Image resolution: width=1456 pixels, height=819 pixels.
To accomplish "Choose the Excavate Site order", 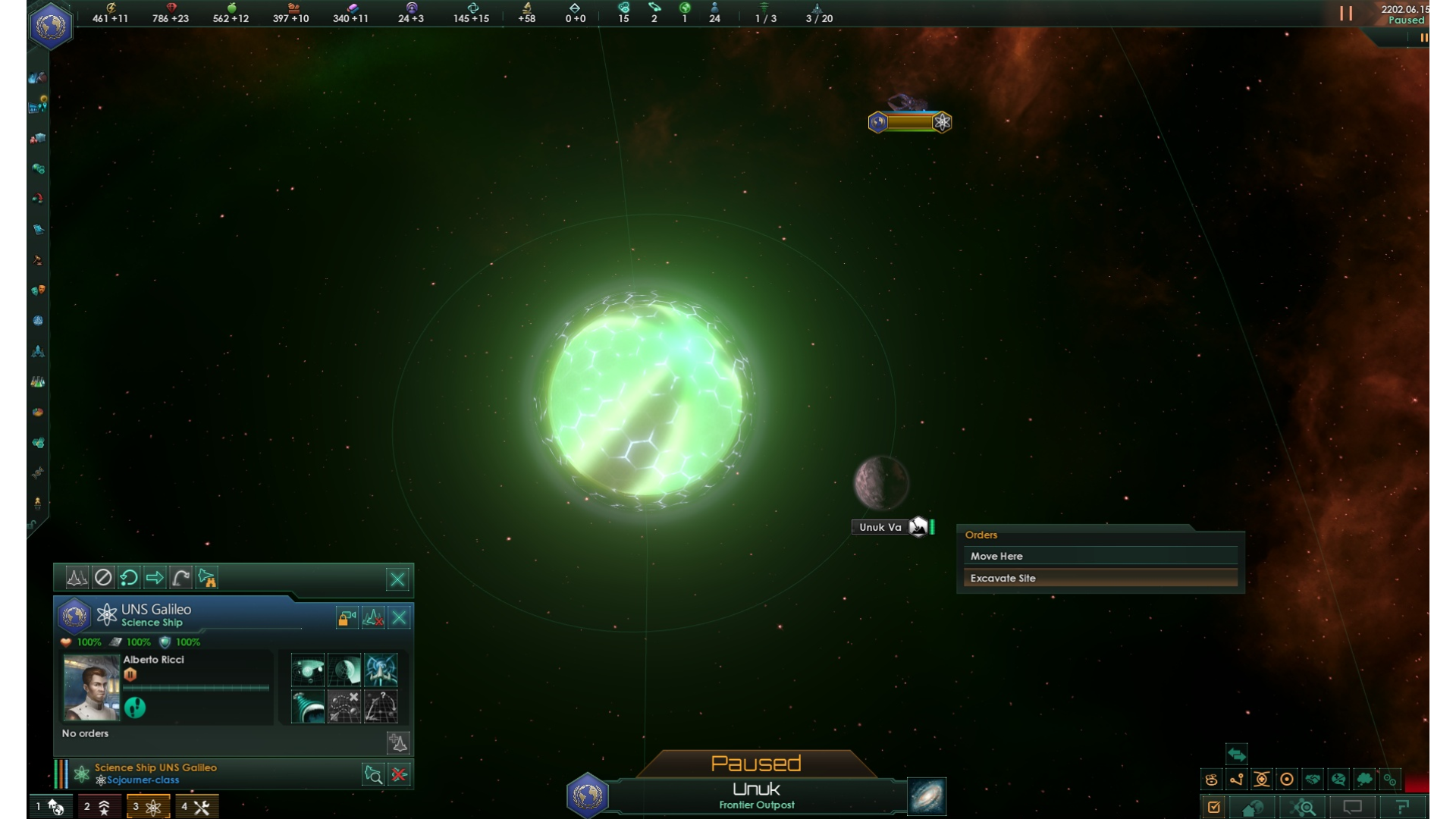I will click(1100, 578).
